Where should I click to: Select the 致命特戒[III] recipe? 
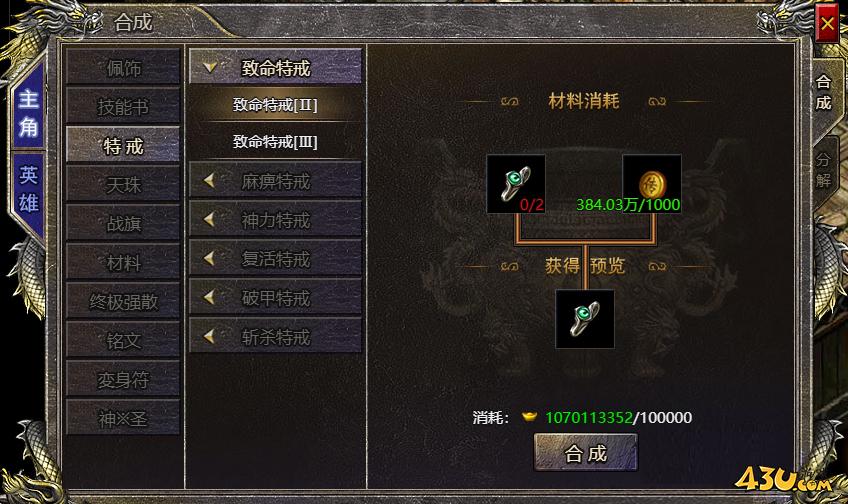click(275, 142)
